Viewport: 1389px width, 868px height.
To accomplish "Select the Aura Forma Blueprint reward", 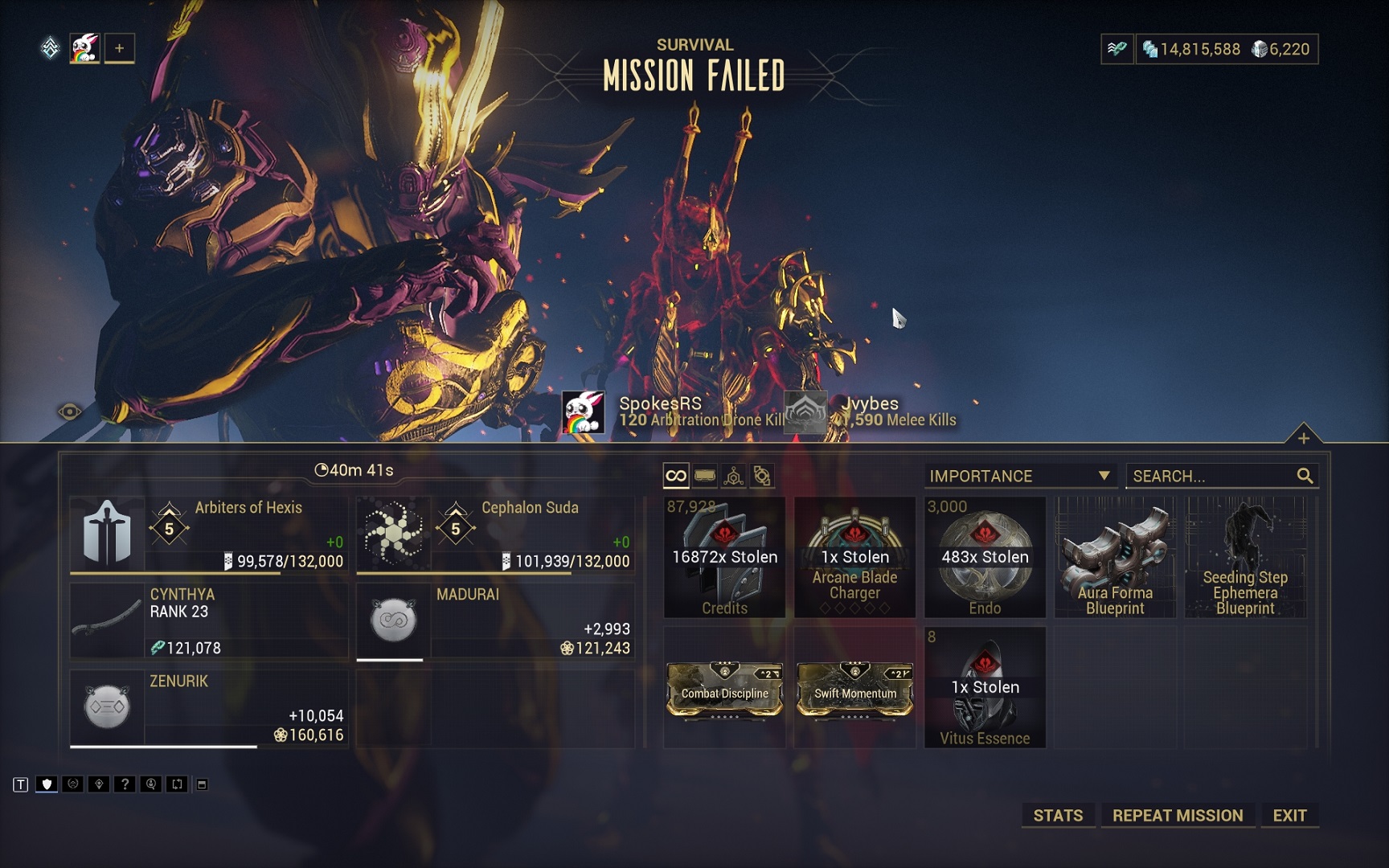I will pyautogui.click(x=1115, y=557).
